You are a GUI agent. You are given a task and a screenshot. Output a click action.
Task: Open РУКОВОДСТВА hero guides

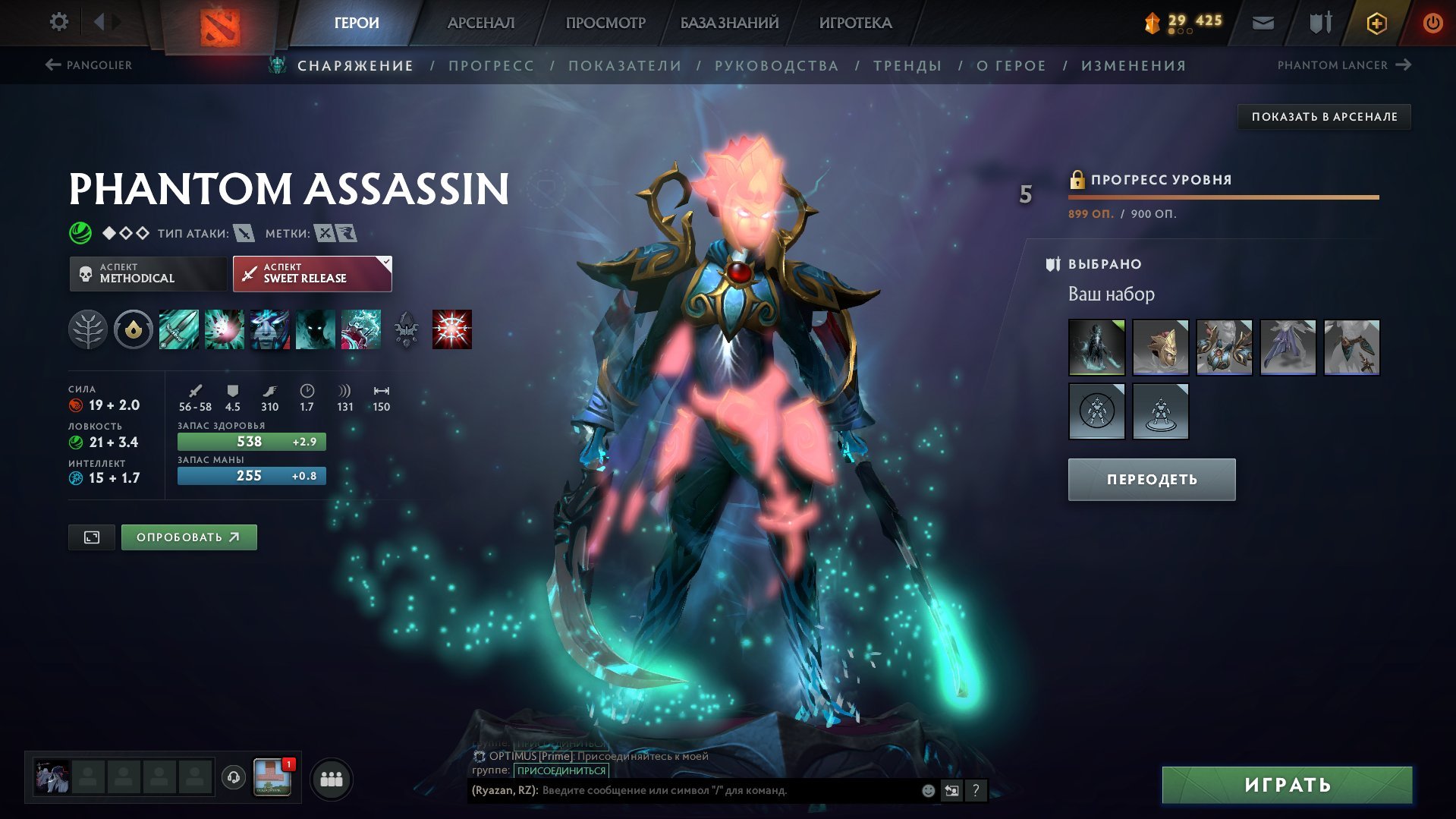[776, 66]
